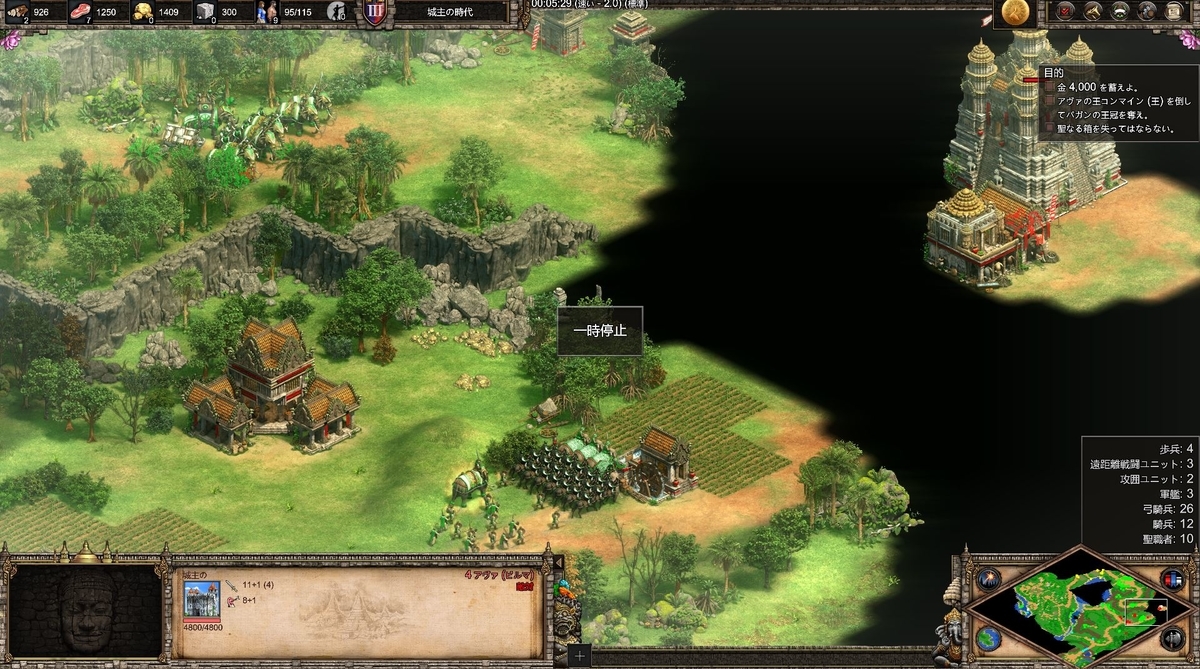Image resolution: width=1200 pixels, height=669 pixels.
Task: Activate the flare signal button near minimap
Action: 989,580
